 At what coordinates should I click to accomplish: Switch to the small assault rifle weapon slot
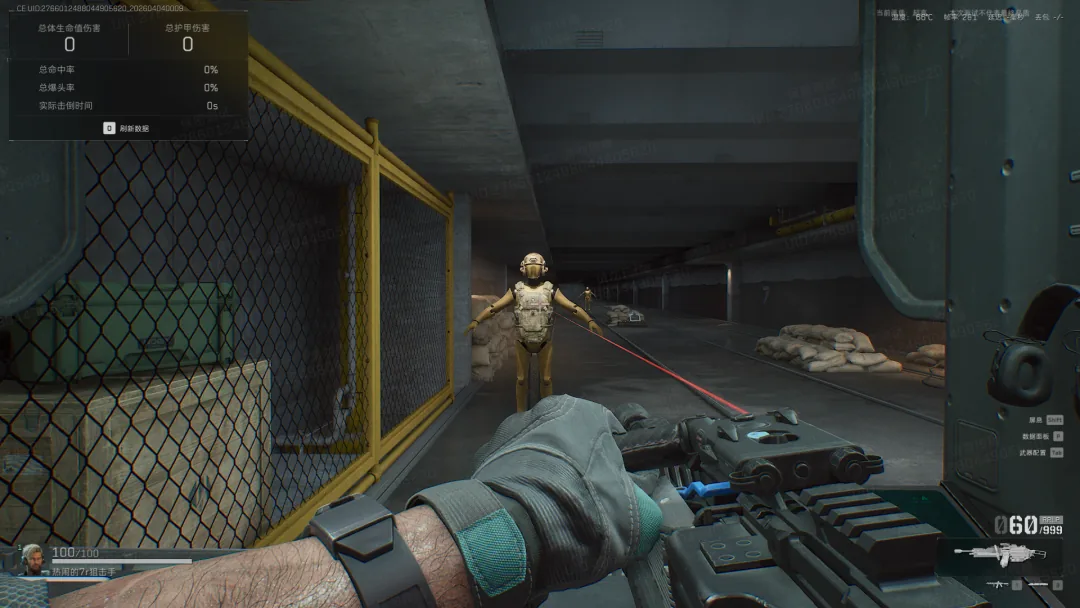[999, 584]
